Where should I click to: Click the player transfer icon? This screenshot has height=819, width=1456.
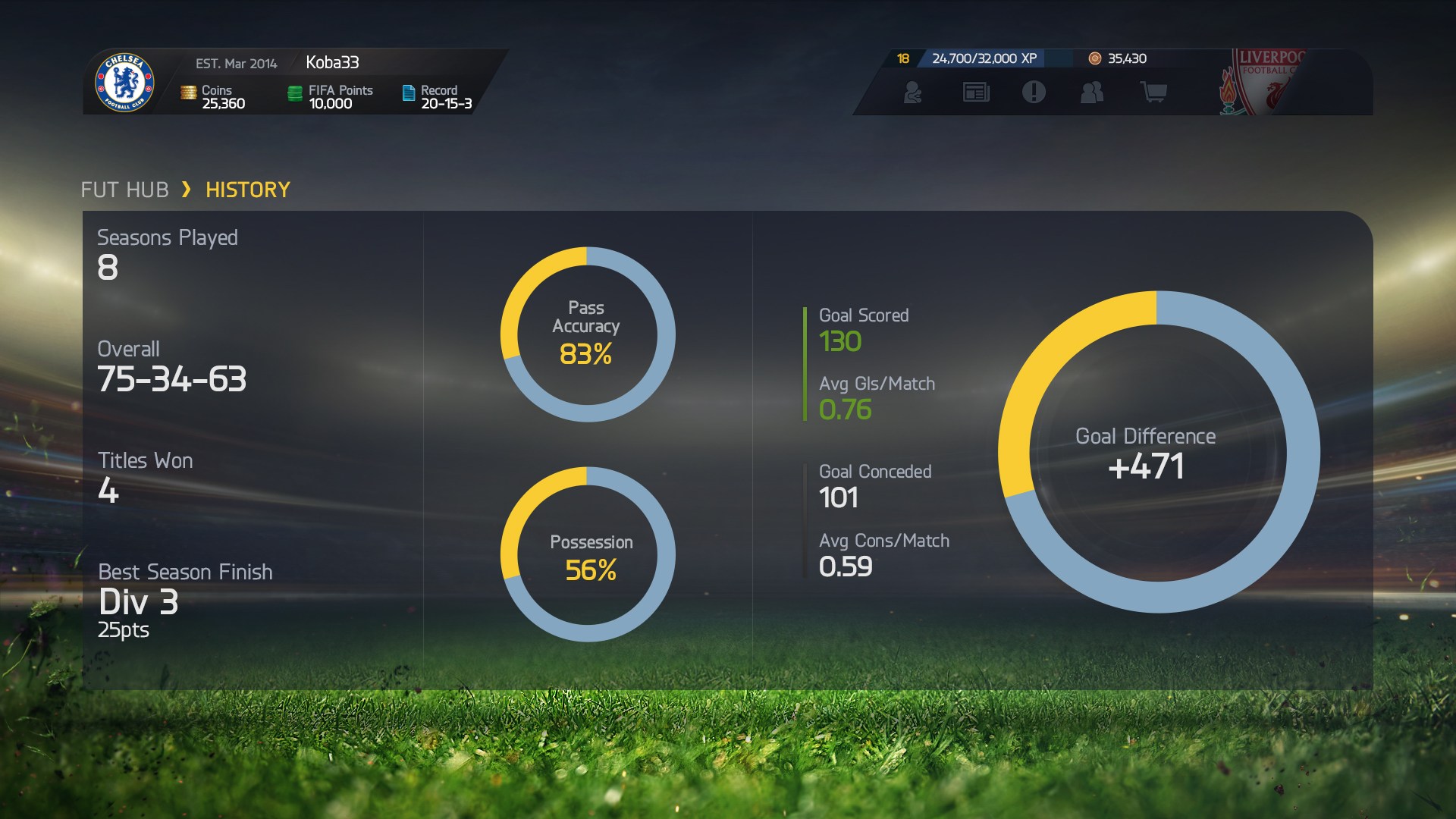point(914,93)
